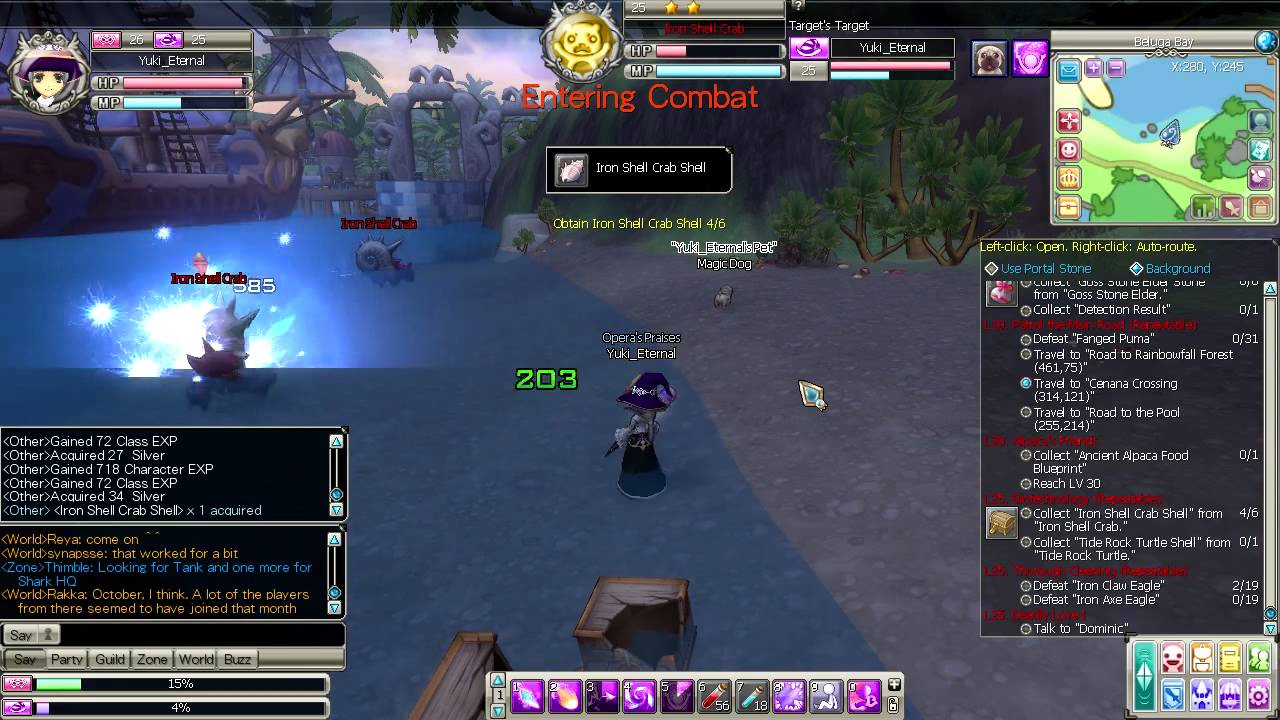1280x720 pixels.
Task: Click the chat text input field
Action: click(x=200, y=635)
